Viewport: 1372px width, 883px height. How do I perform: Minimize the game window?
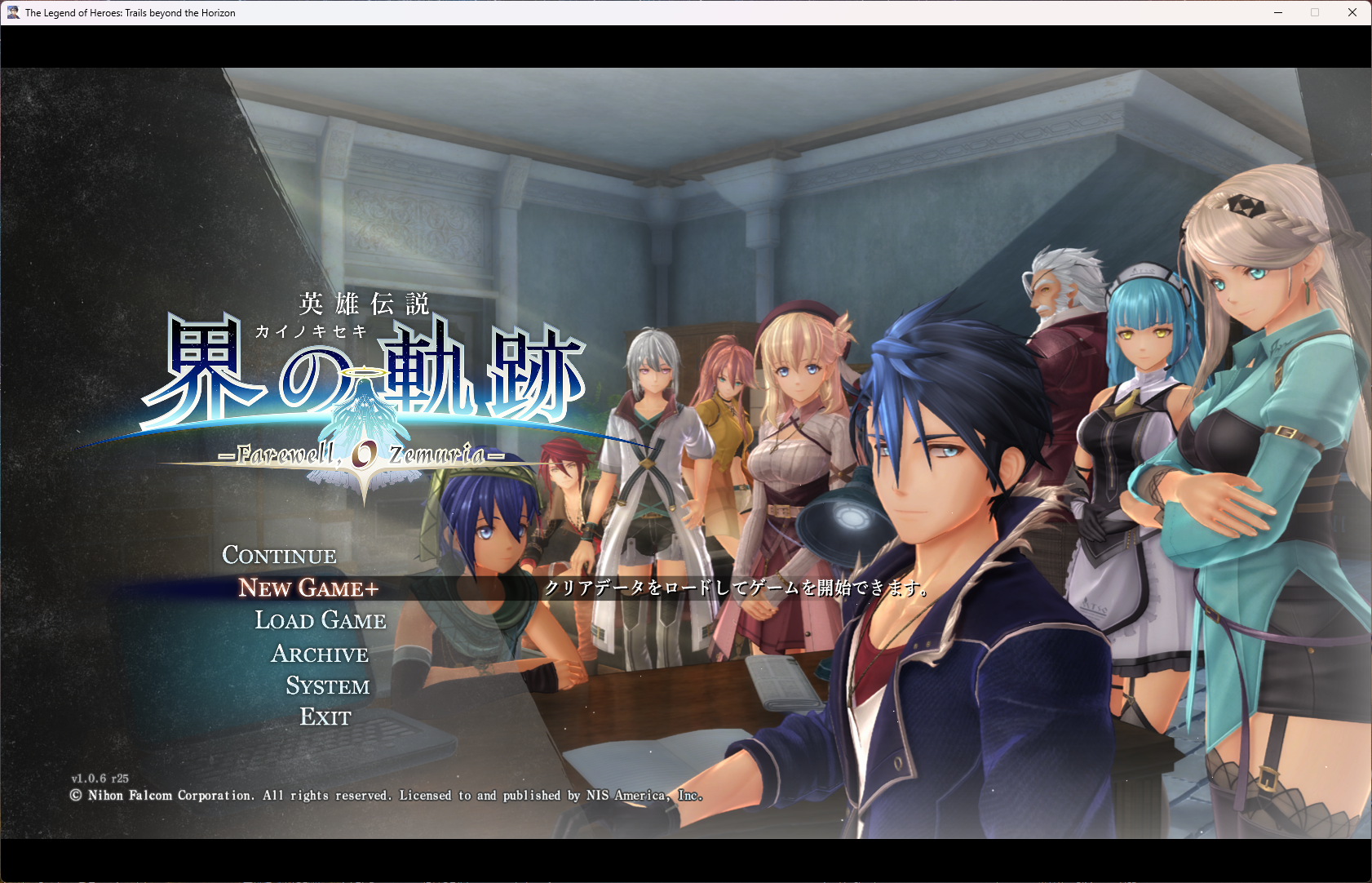pyautogui.click(x=1278, y=12)
